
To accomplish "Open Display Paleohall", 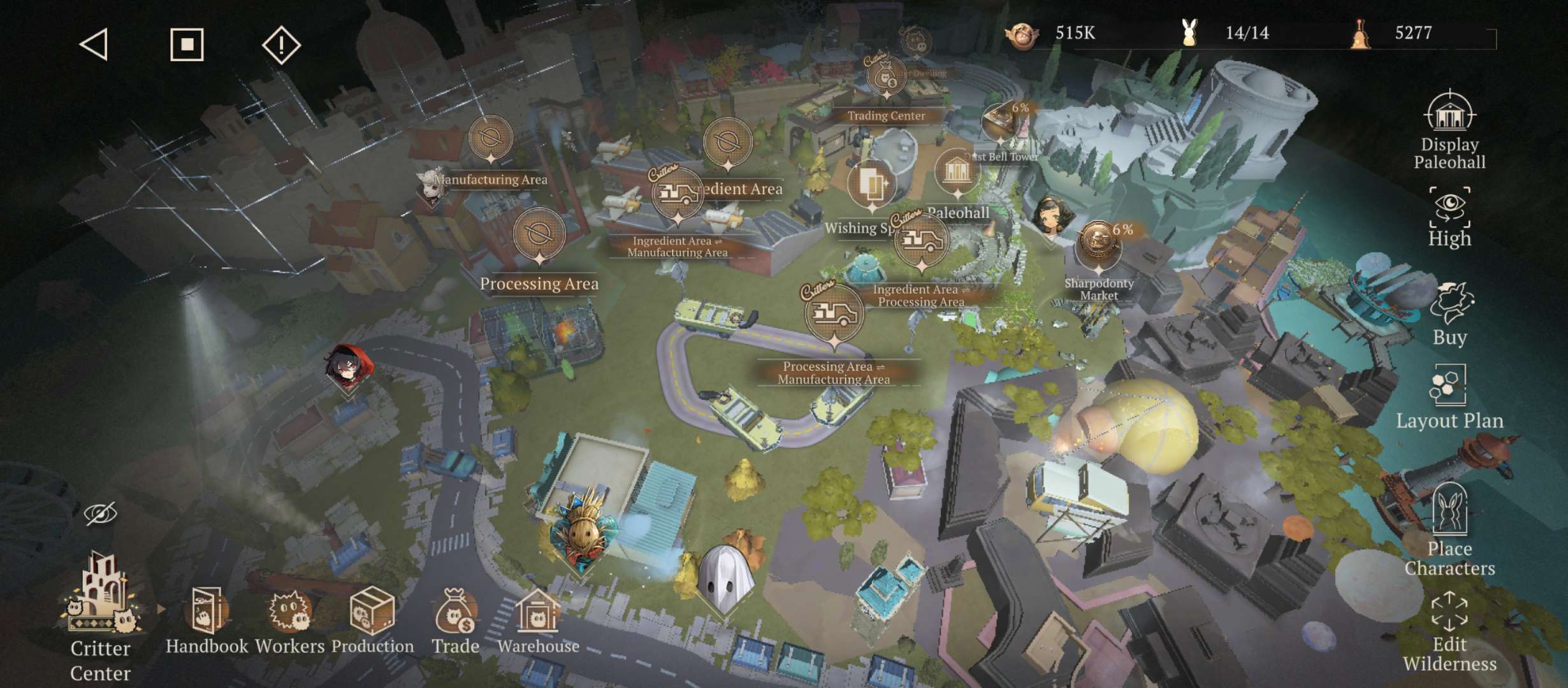I will pos(1449,131).
